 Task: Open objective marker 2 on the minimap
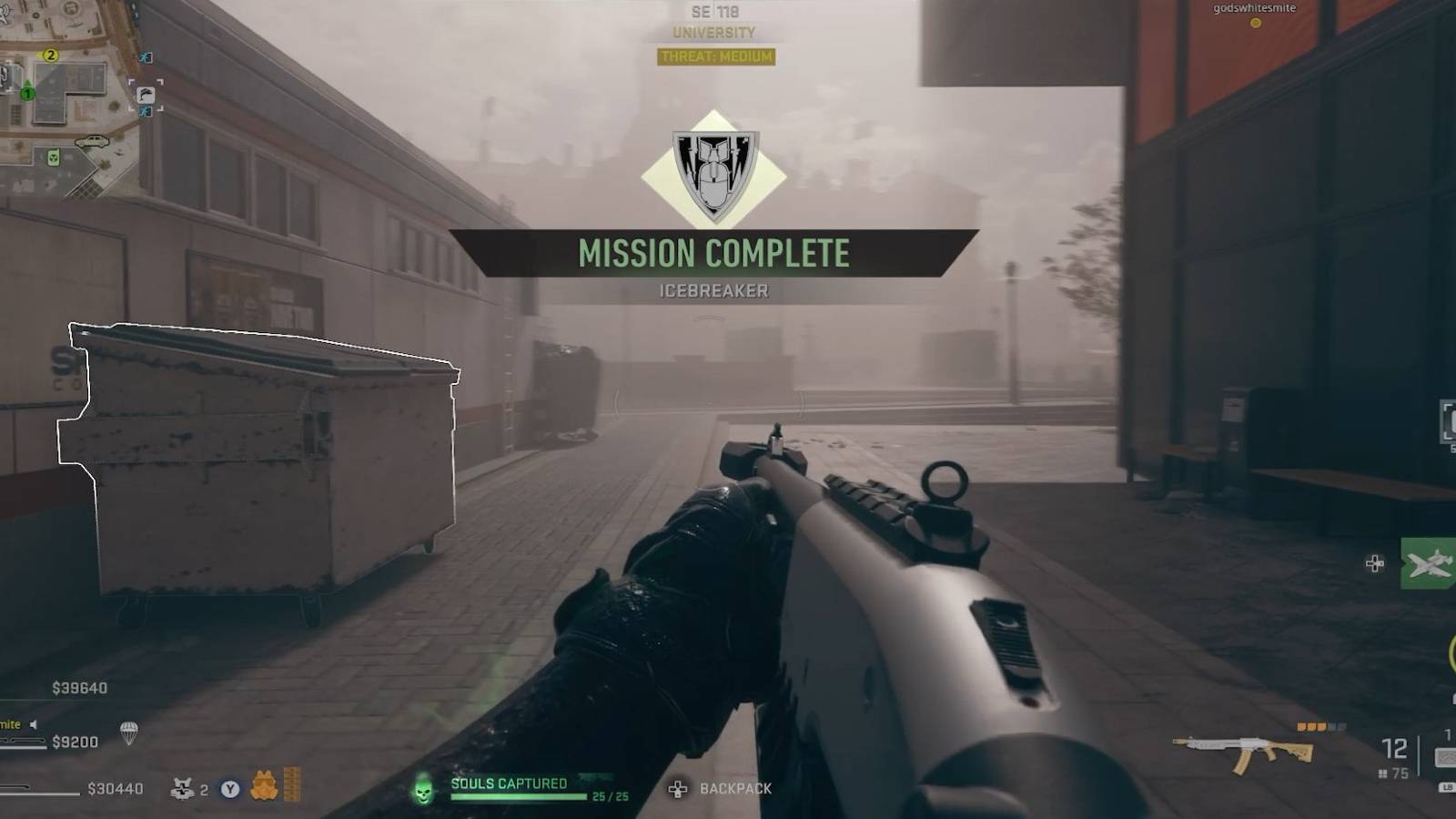click(50, 56)
